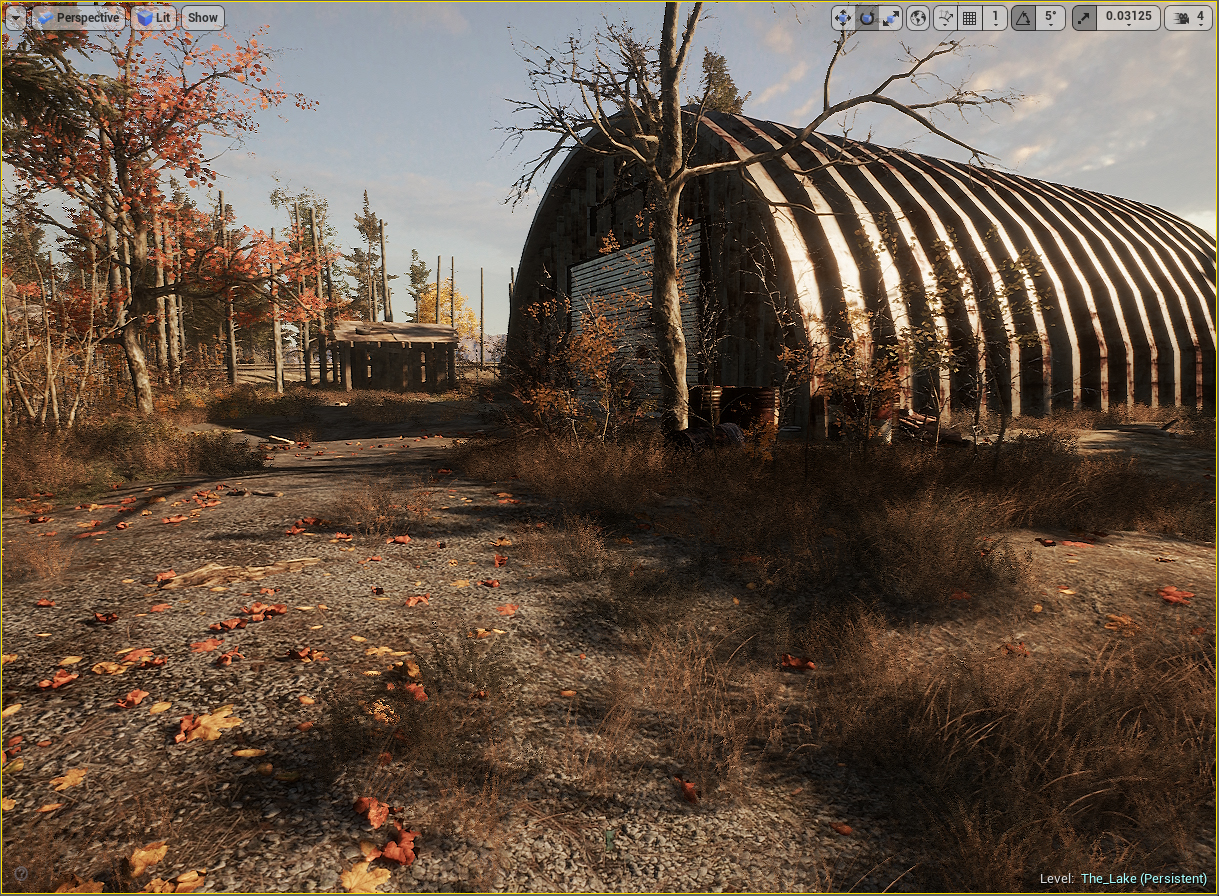The height and width of the screenshot is (896, 1219).
Task: Open the Perspective view mode menu
Action: click(x=79, y=17)
